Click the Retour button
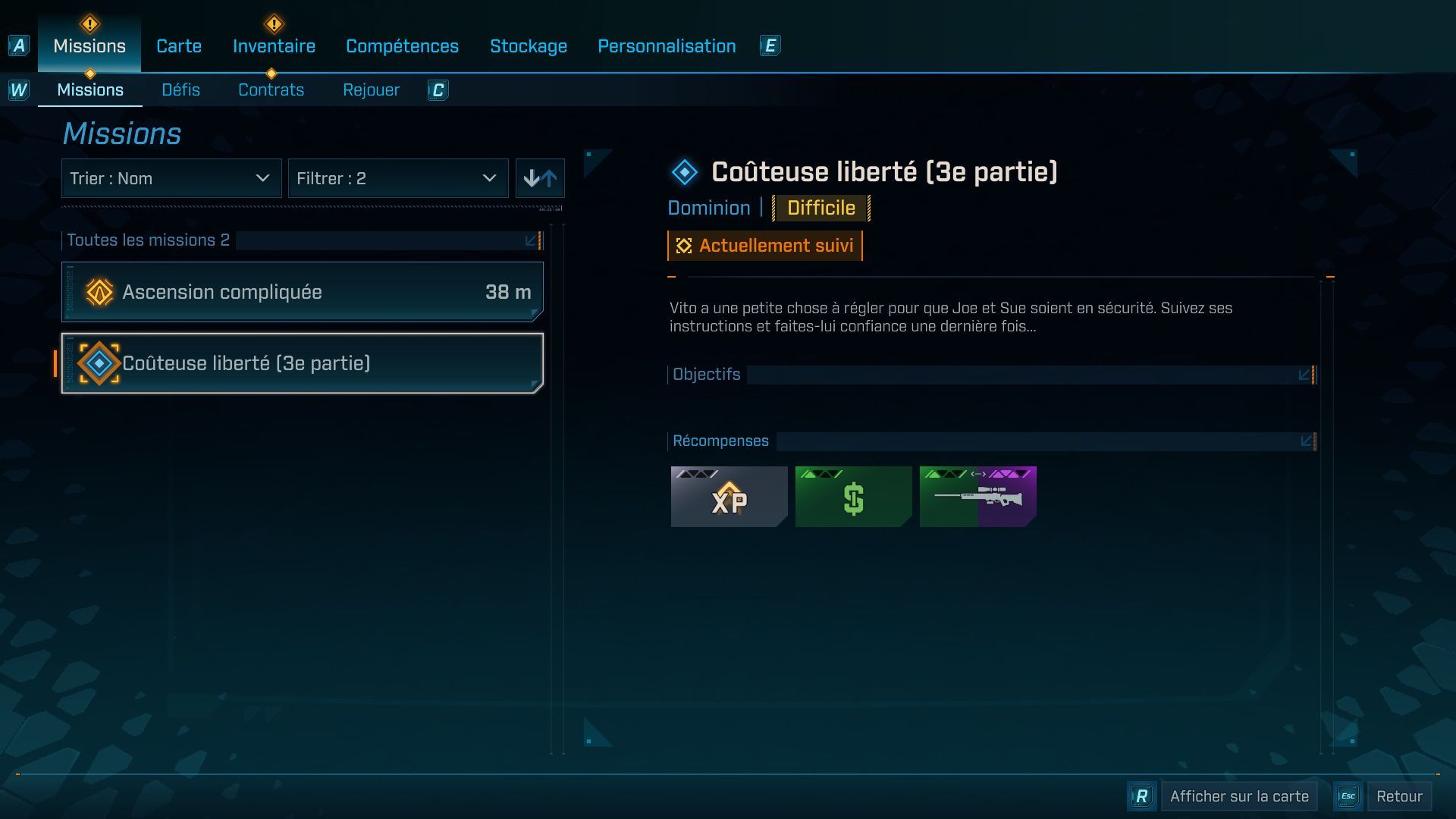This screenshot has width=1456, height=819. point(1401,796)
